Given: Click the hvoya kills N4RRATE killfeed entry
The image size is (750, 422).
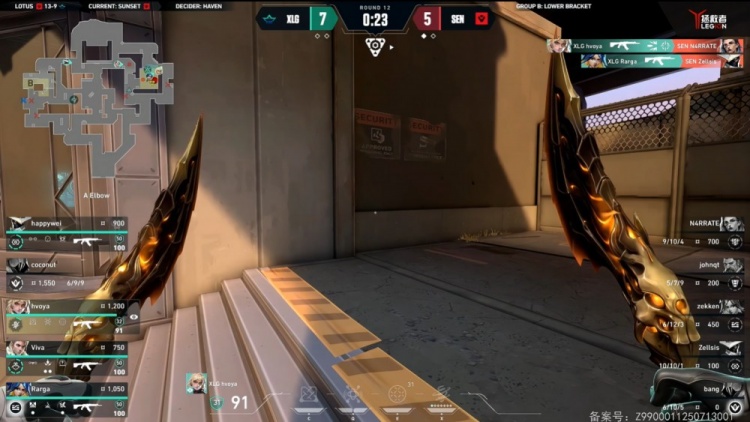Looking at the screenshot, I should pos(645,45).
